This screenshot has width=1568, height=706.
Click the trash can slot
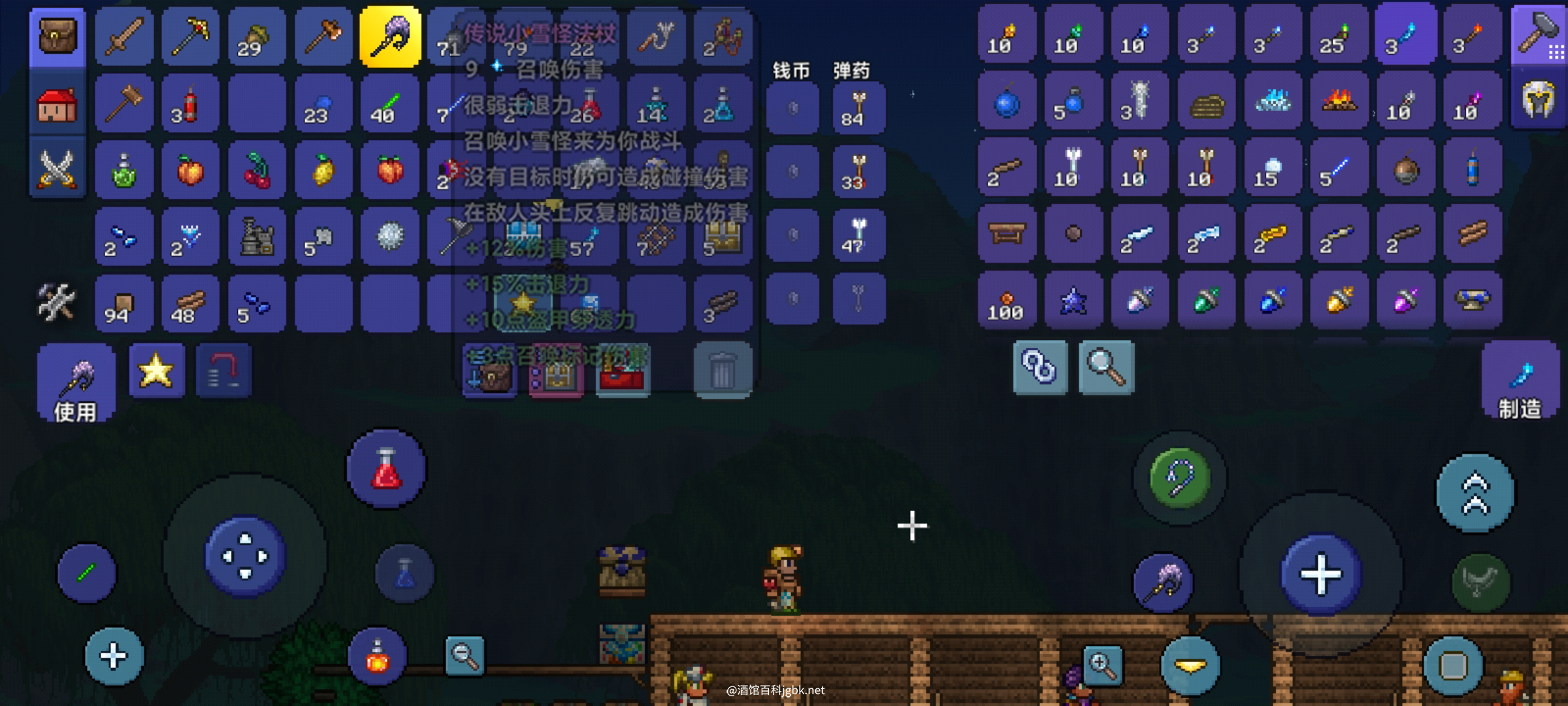[723, 370]
